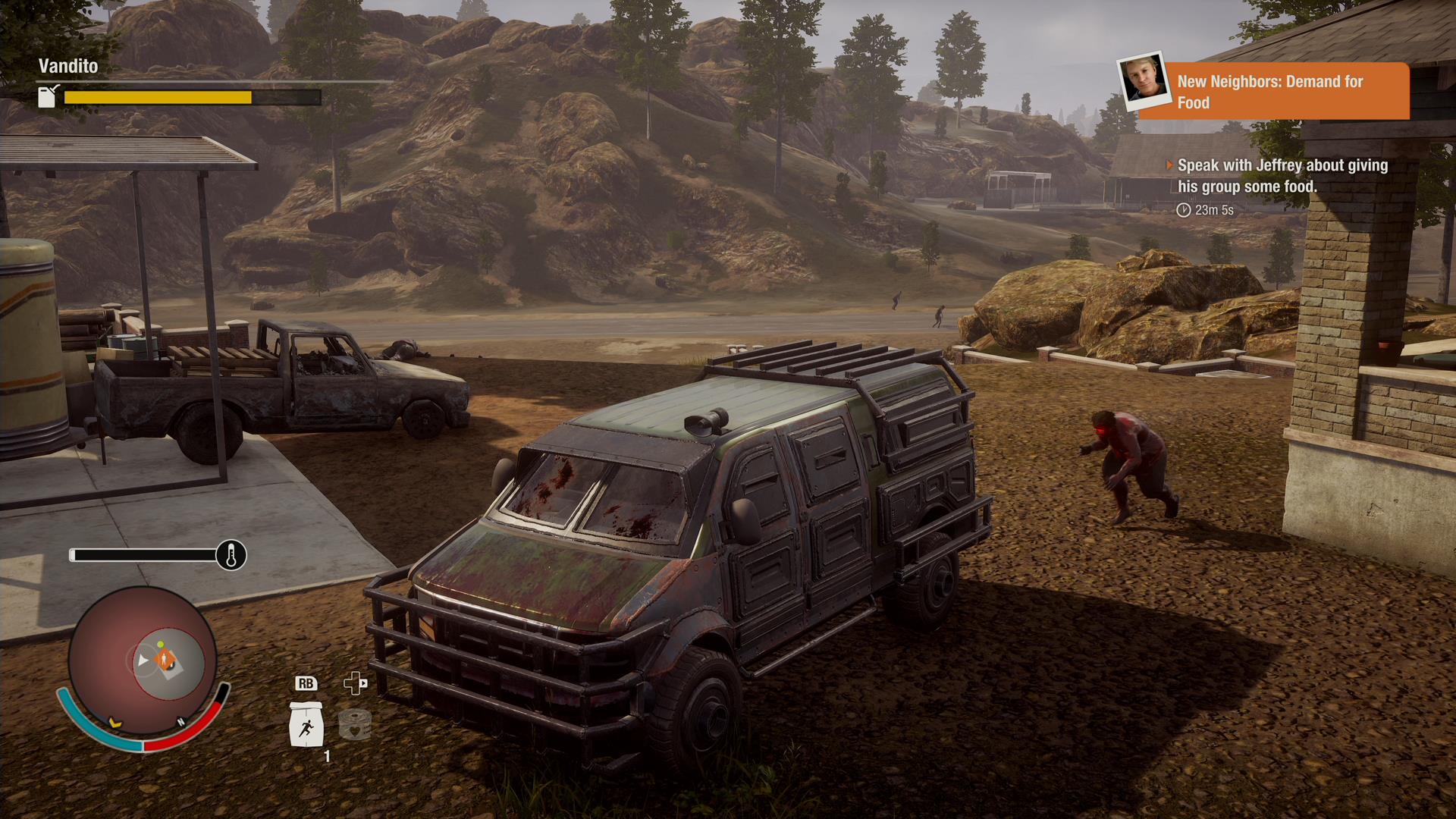This screenshot has height=819, width=1456.
Task: Select the running-figure snack bag item slot
Action: click(x=306, y=724)
